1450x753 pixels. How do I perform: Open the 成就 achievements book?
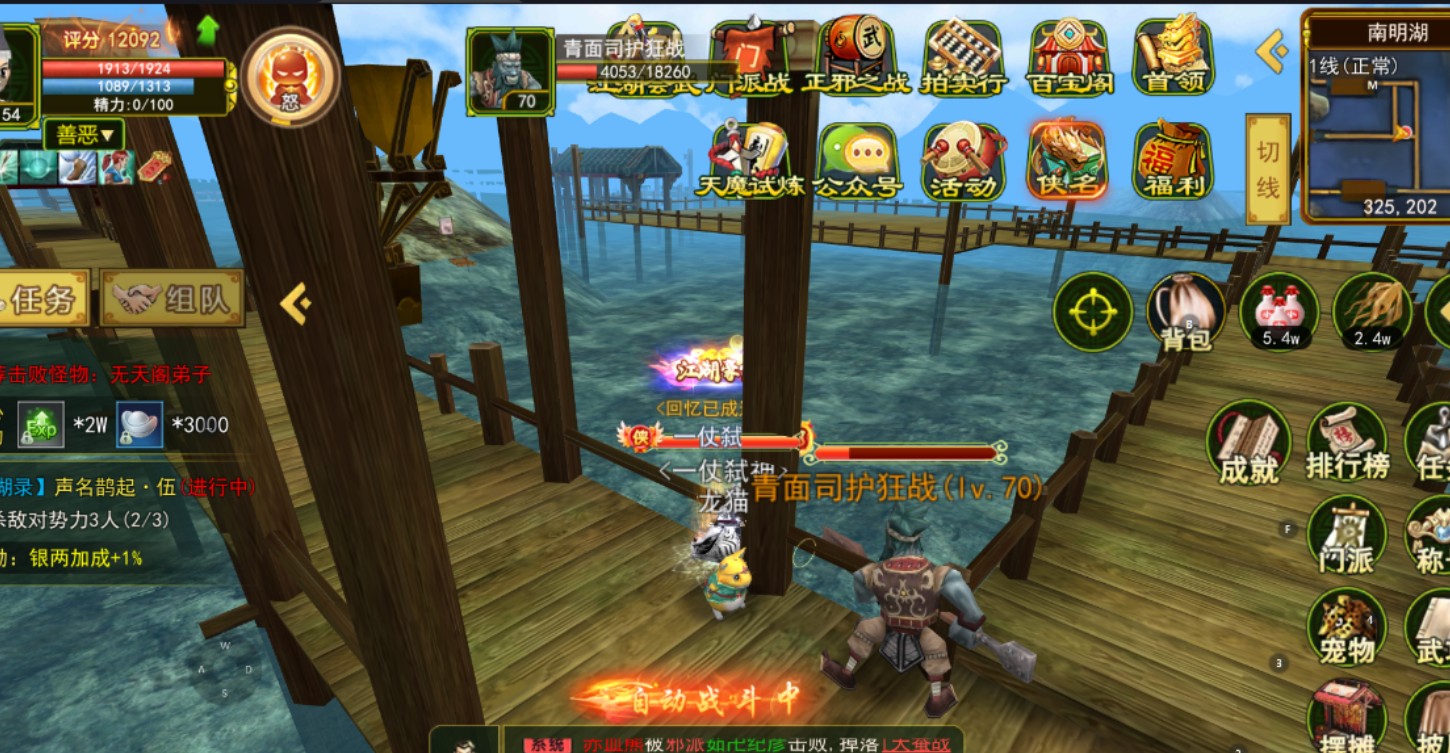click(x=1248, y=443)
